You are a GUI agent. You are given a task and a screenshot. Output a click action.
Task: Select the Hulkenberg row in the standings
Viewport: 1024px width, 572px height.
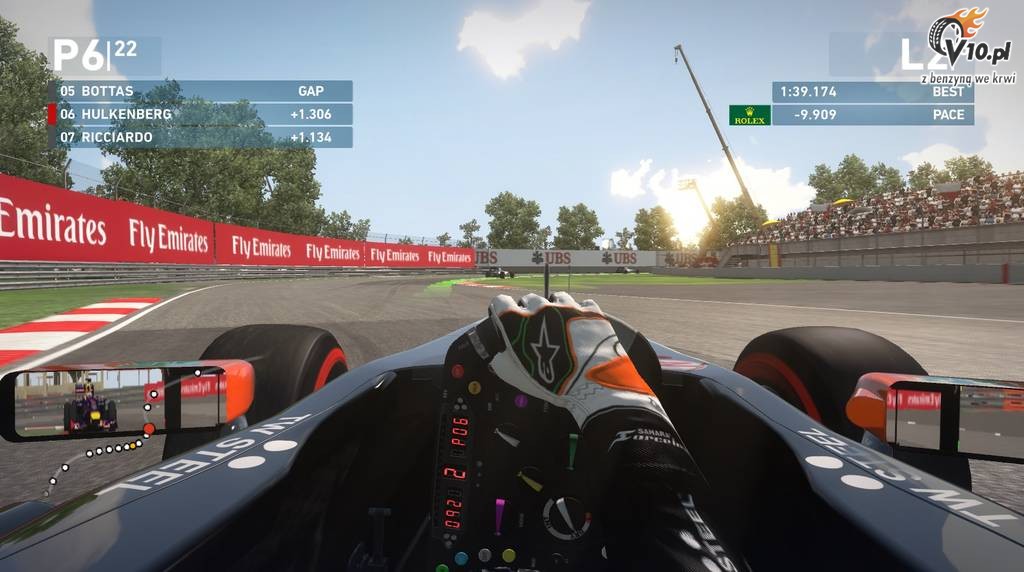(200, 114)
